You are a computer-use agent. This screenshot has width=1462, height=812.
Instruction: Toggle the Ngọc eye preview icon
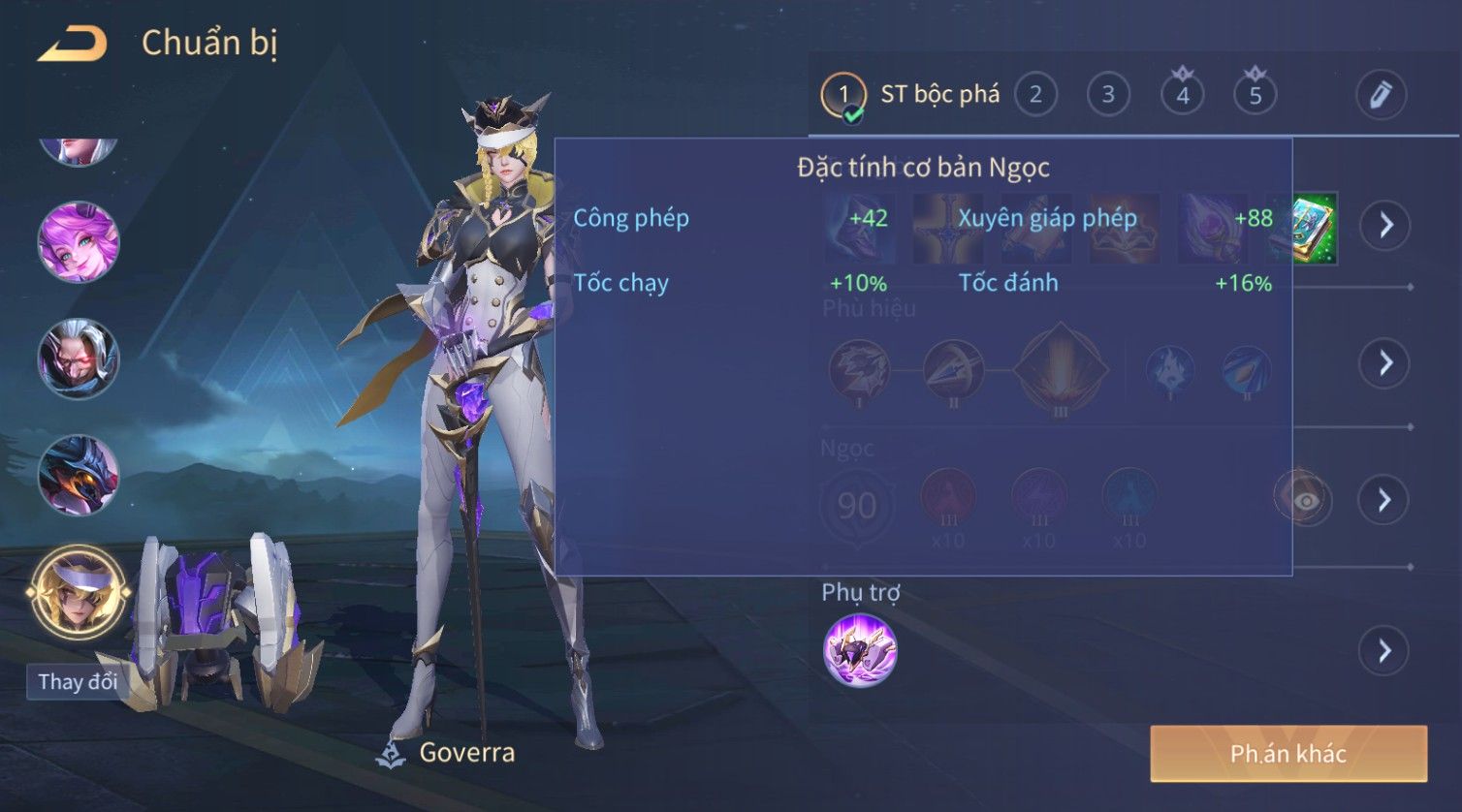click(x=1305, y=500)
